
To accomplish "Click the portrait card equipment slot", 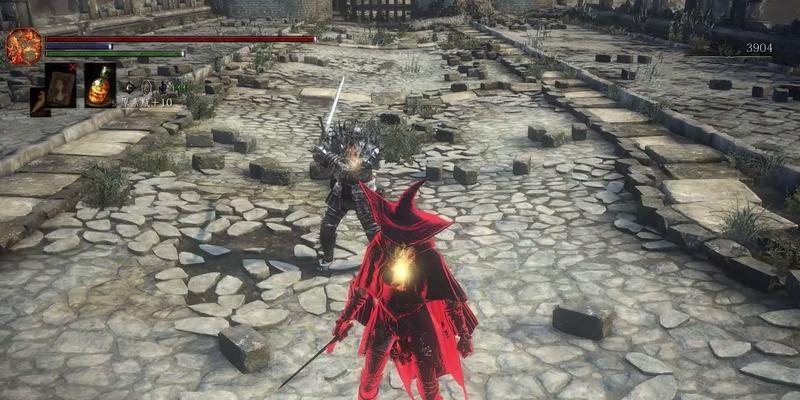I will pyautogui.click(x=61, y=84).
